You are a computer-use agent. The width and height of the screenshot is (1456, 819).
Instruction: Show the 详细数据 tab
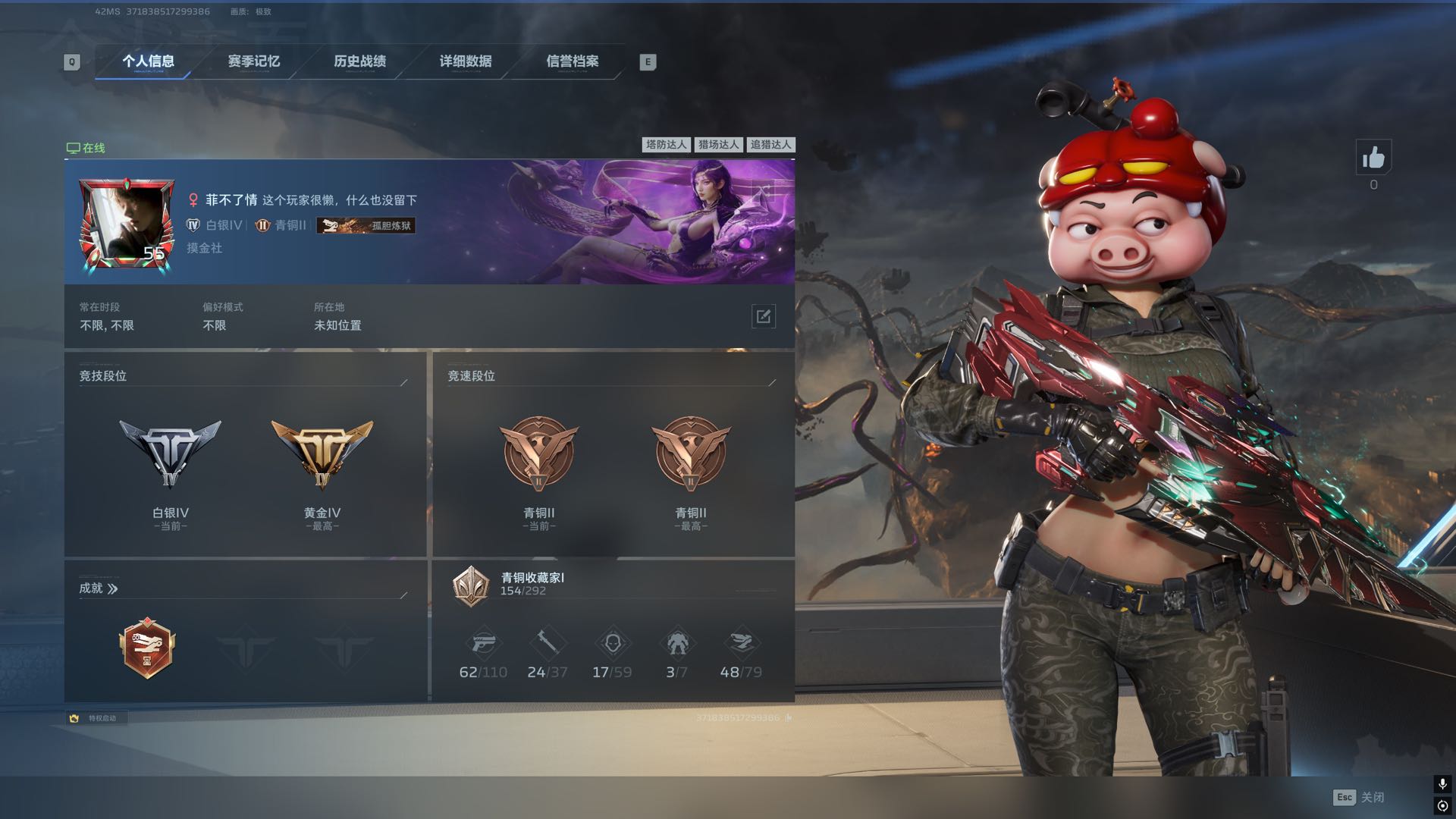click(466, 61)
